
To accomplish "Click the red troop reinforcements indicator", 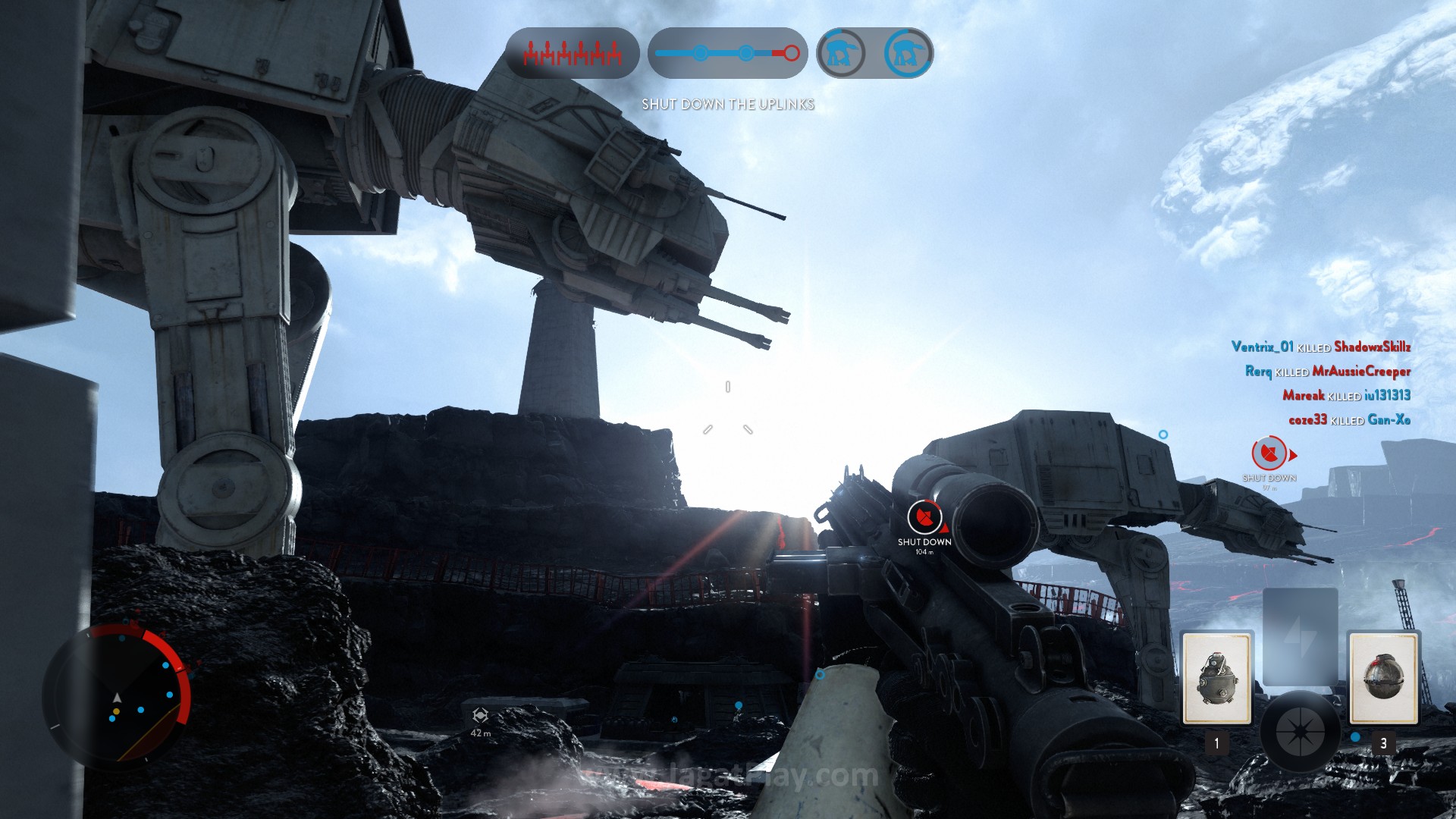I will click(572, 53).
